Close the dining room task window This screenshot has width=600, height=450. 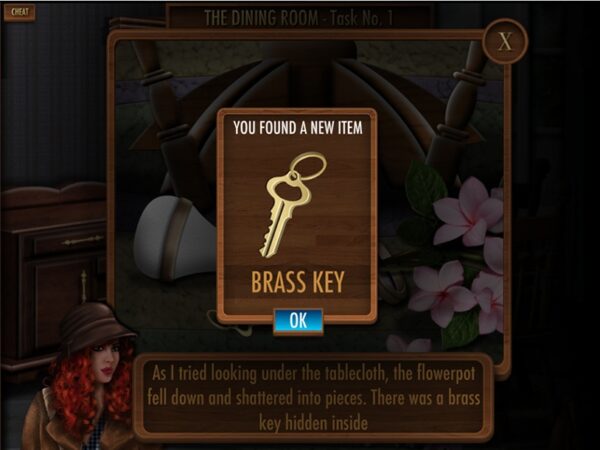tap(504, 43)
